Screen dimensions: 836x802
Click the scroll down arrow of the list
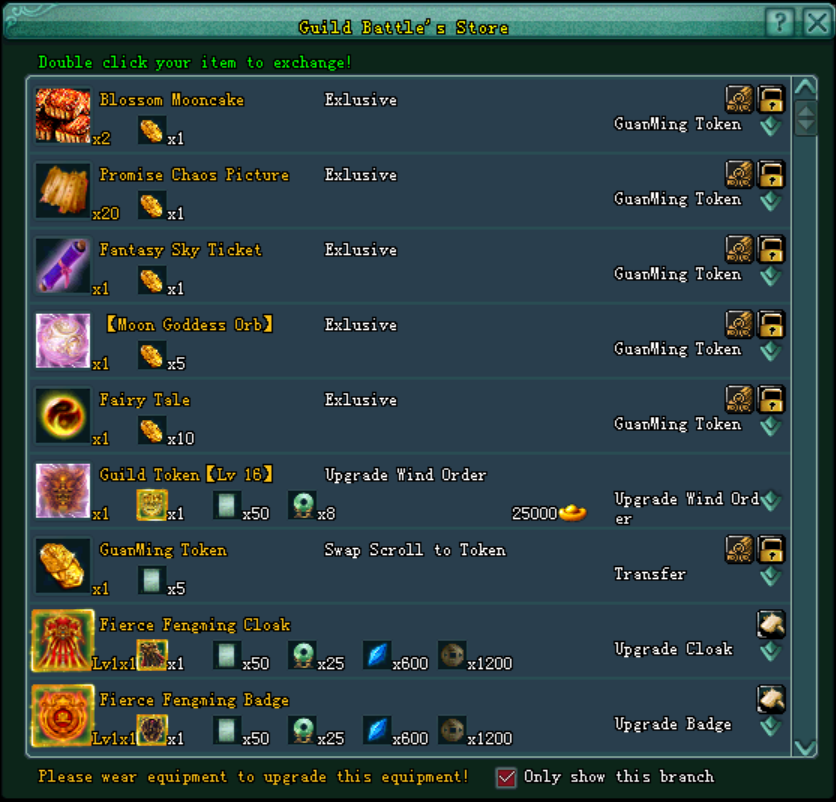tap(805, 747)
